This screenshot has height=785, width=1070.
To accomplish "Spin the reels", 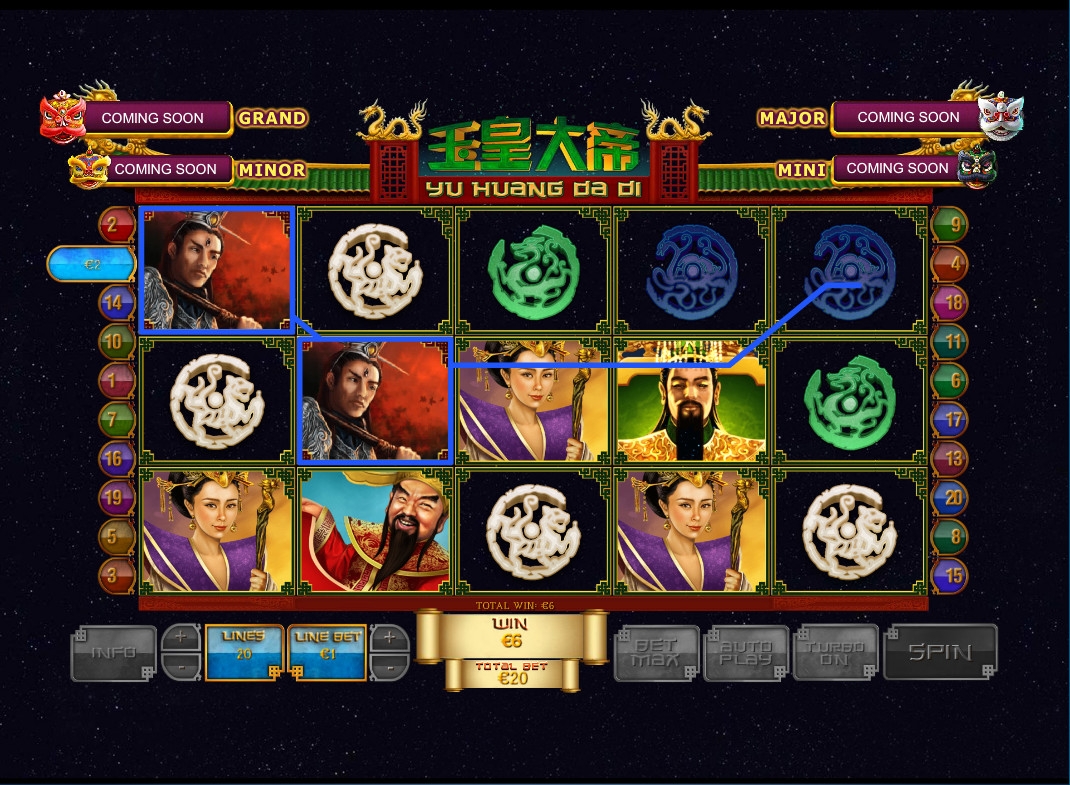I will 940,652.
